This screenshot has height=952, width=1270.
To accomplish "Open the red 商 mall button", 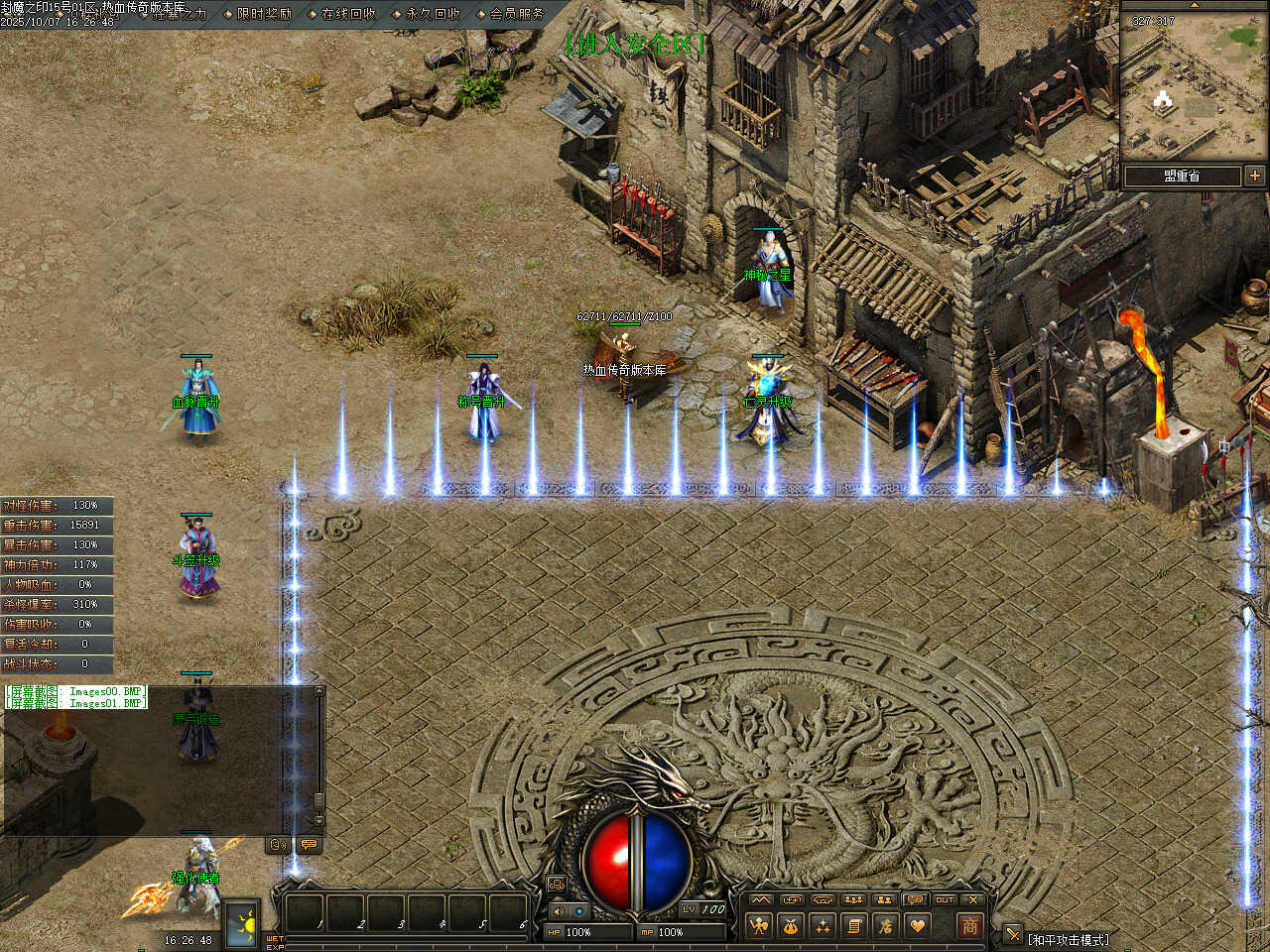I will coord(969,926).
